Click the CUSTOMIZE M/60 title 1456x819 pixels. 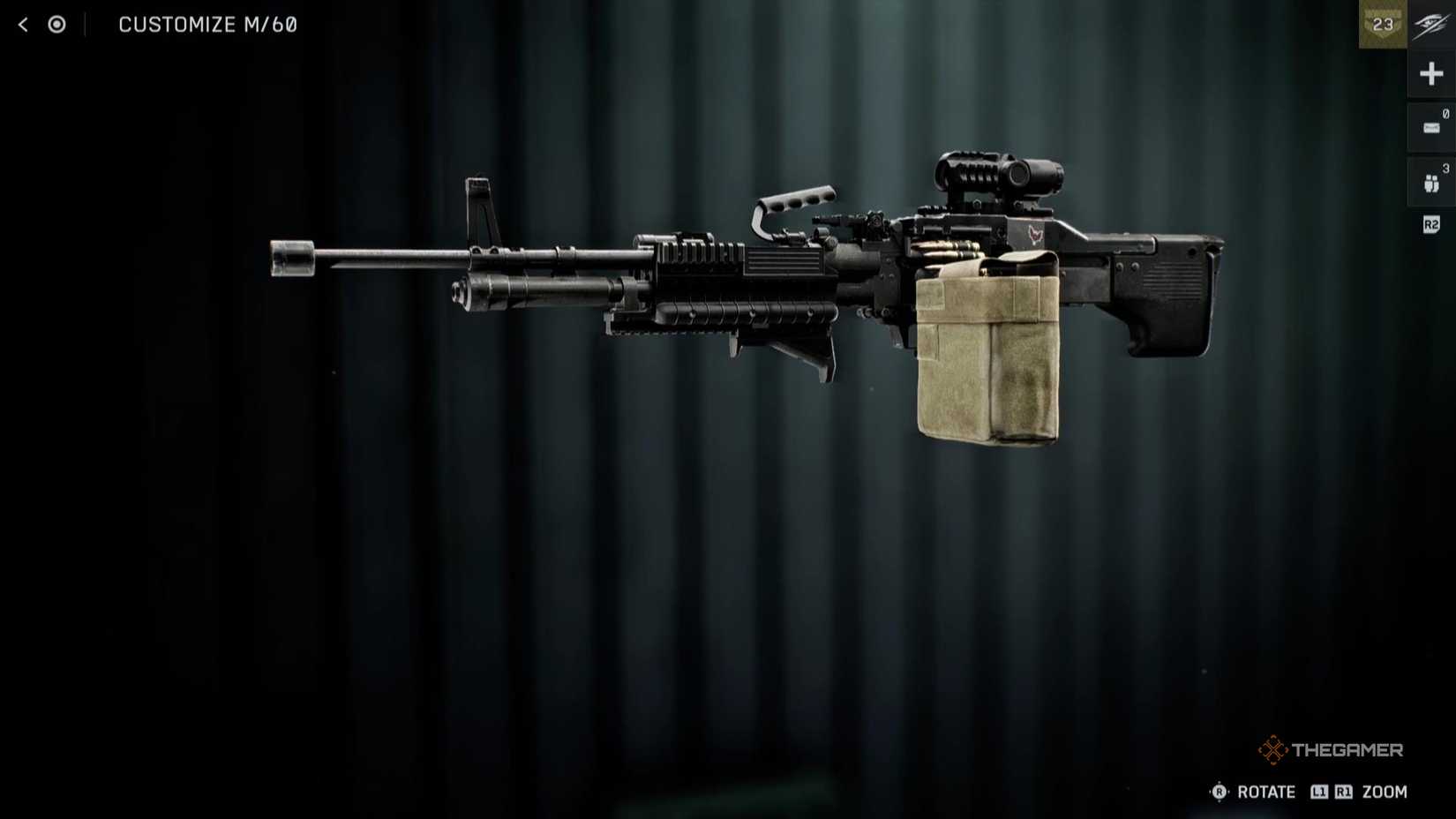(208, 24)
